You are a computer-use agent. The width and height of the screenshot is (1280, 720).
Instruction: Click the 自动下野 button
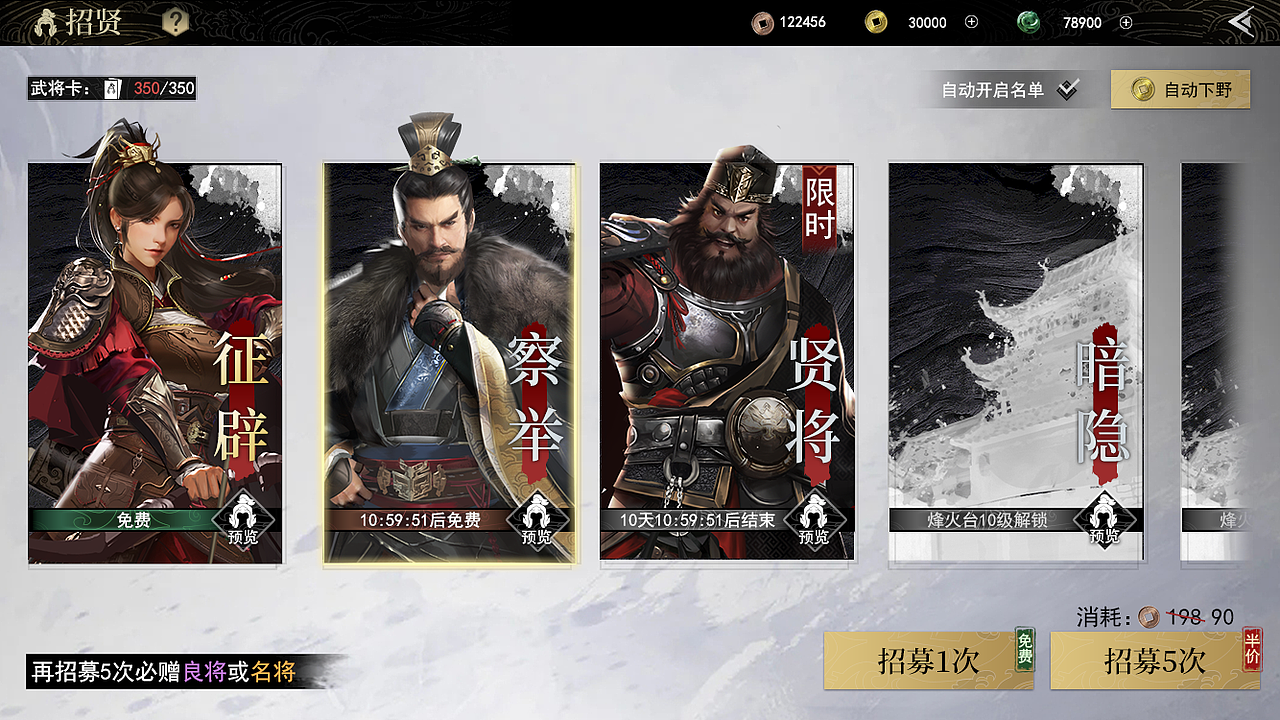(x=1180, y=89)
